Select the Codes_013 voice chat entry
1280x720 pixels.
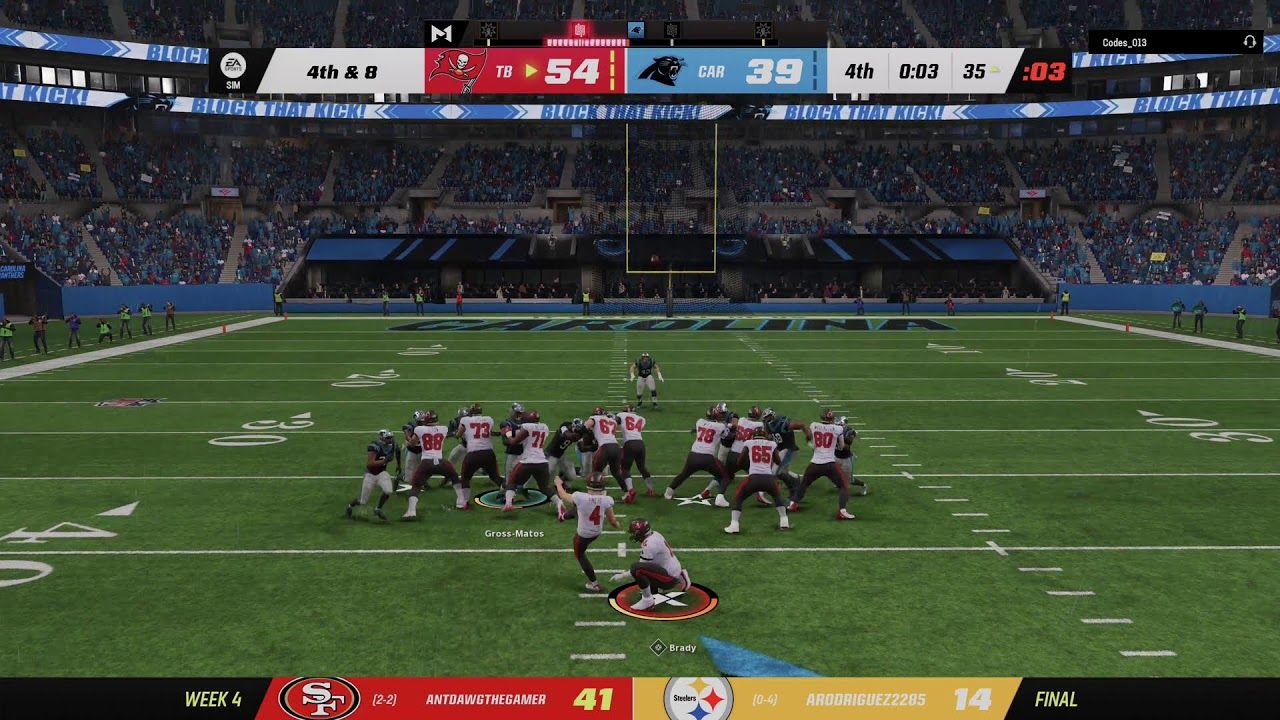1124,42
